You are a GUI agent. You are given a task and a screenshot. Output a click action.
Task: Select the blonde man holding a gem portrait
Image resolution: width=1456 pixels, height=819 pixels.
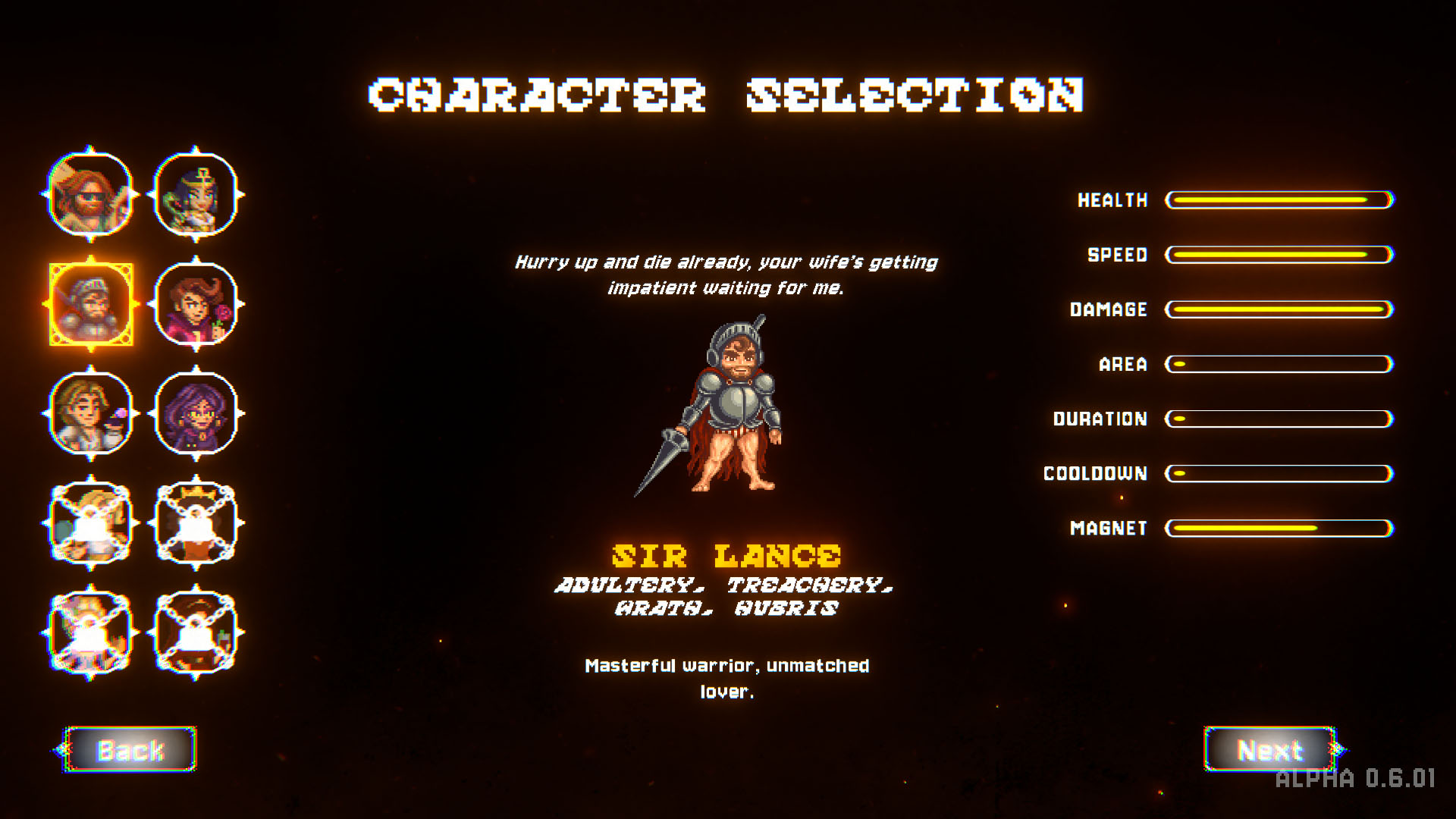(91, 413)
